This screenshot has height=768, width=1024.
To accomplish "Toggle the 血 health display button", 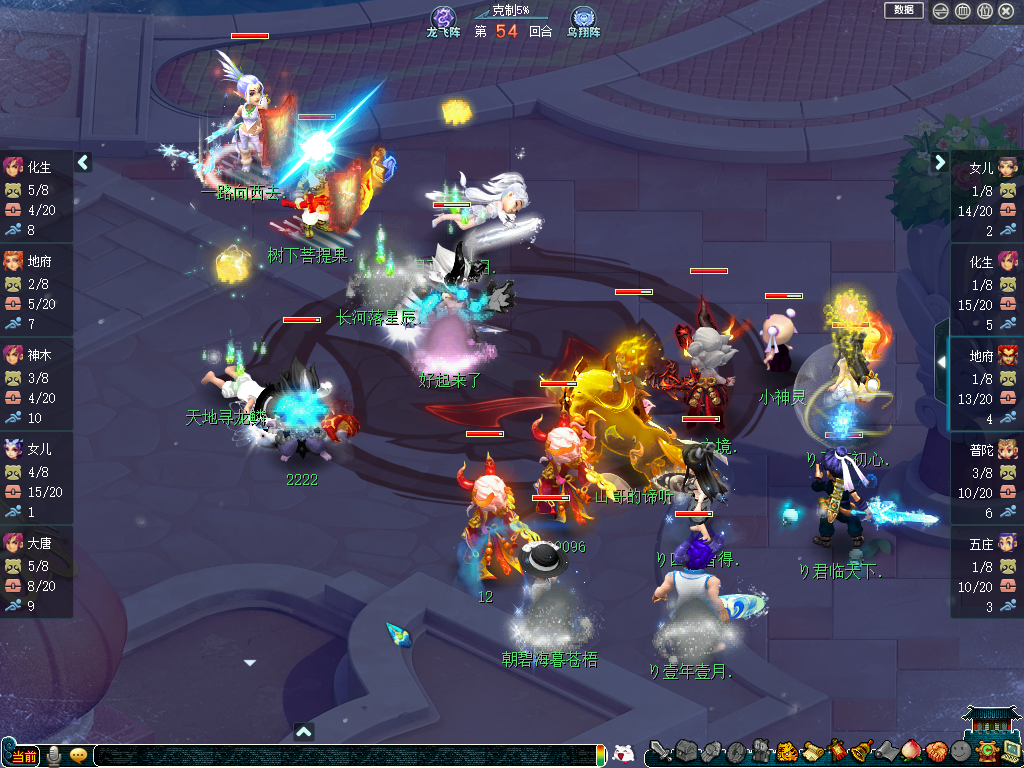I will coord(962,11).
